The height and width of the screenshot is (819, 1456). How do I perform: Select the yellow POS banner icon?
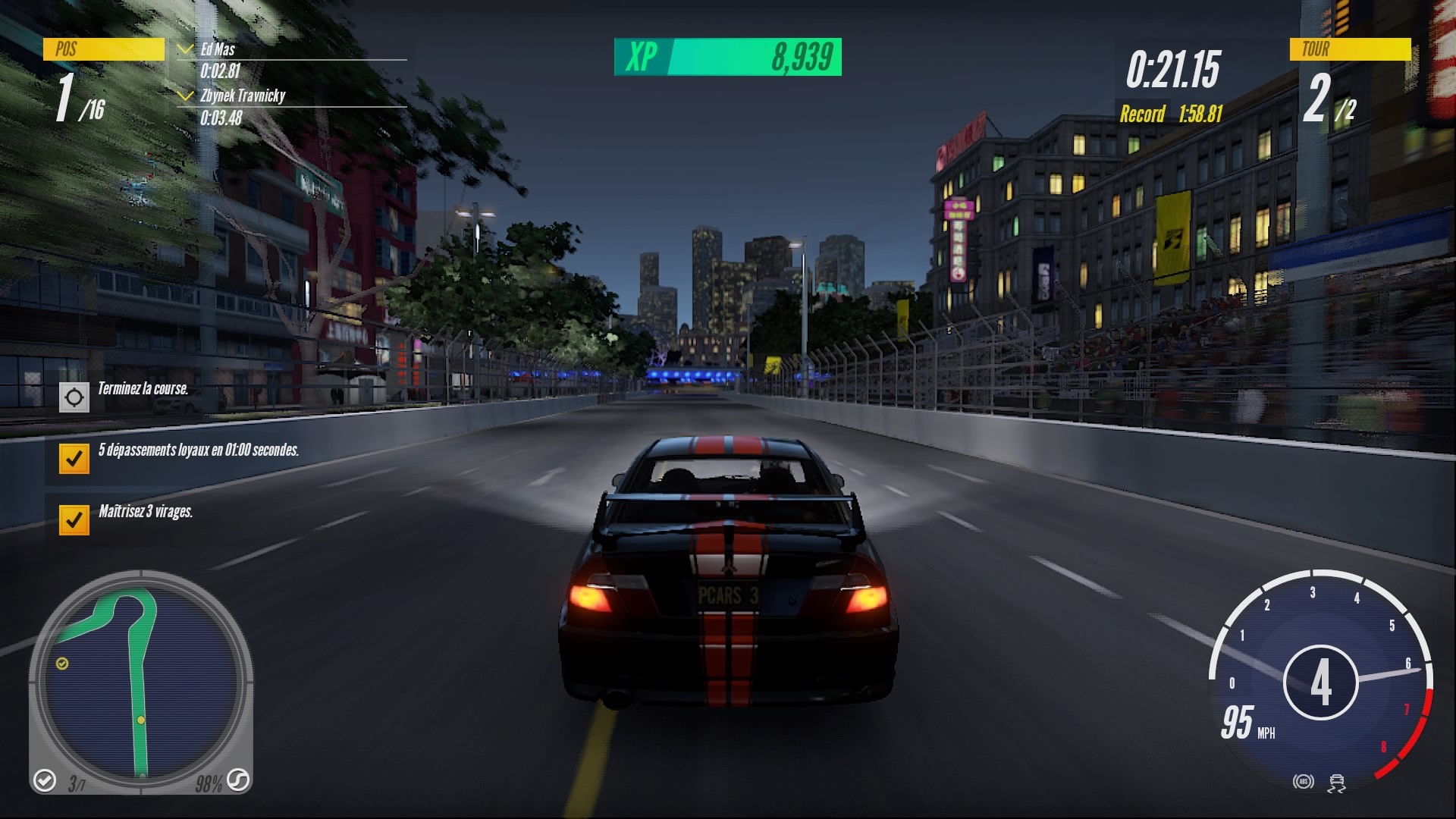104,50
